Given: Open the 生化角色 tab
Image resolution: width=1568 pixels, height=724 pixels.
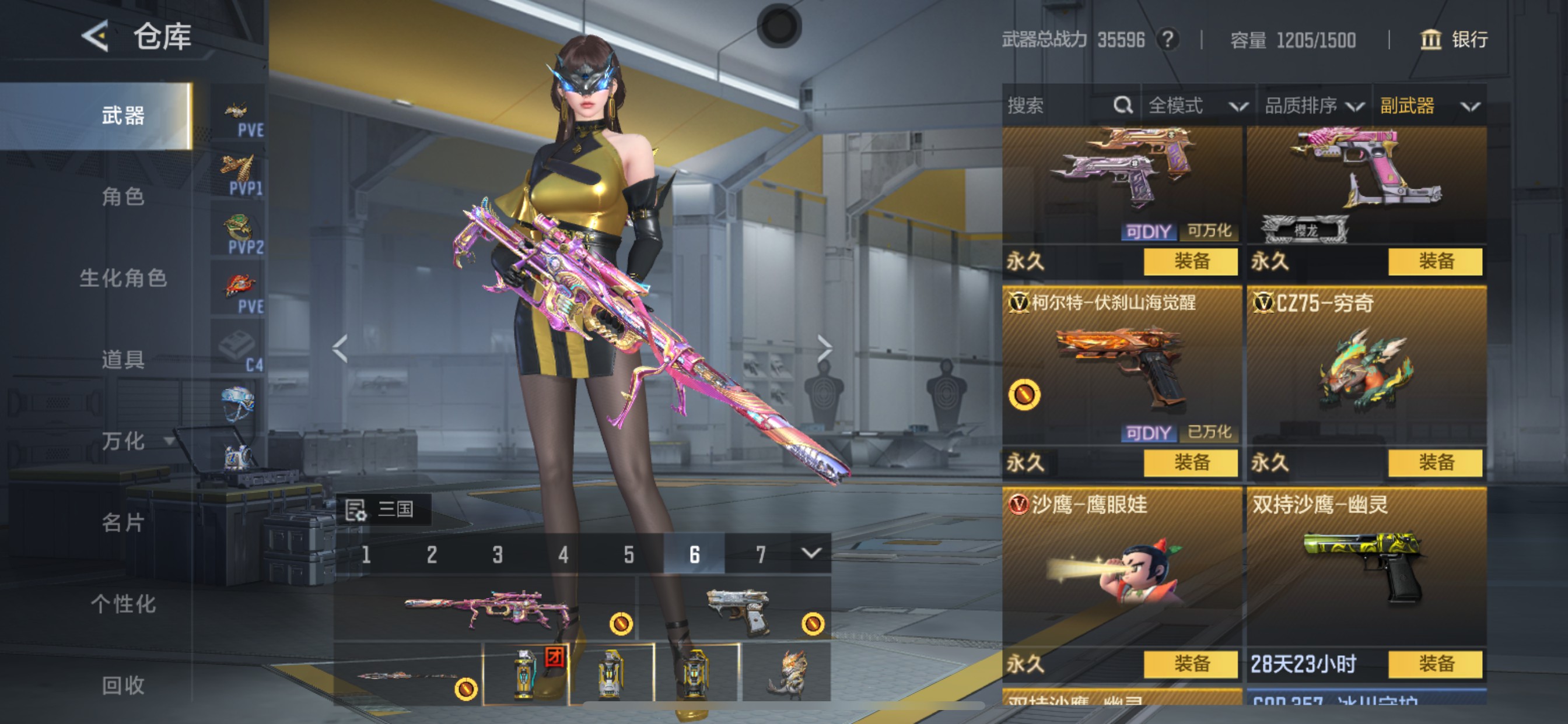Looking at the screenshot, I should [x=123, y=278].
